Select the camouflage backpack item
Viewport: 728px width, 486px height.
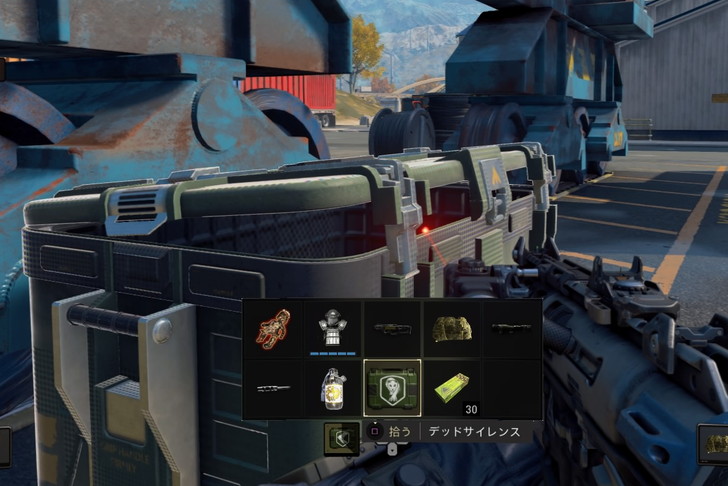tap(452, 329)
